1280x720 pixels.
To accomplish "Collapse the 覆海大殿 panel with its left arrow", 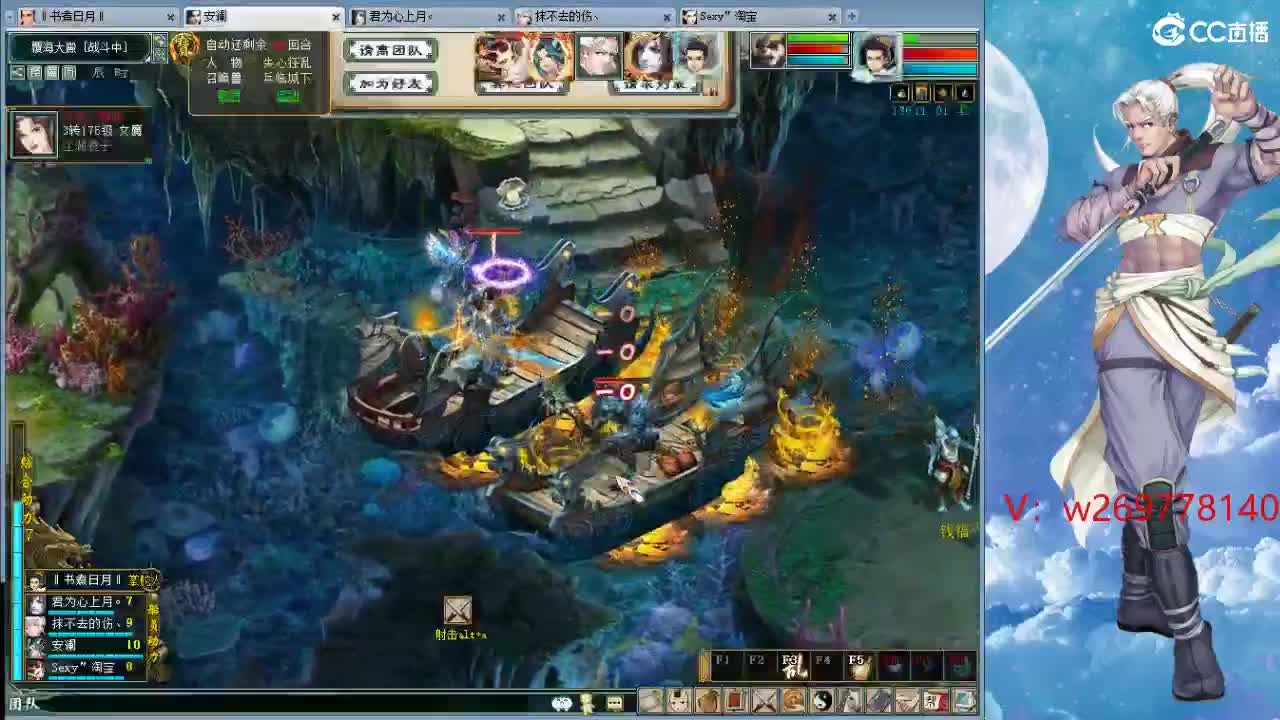I will (16, 72).
